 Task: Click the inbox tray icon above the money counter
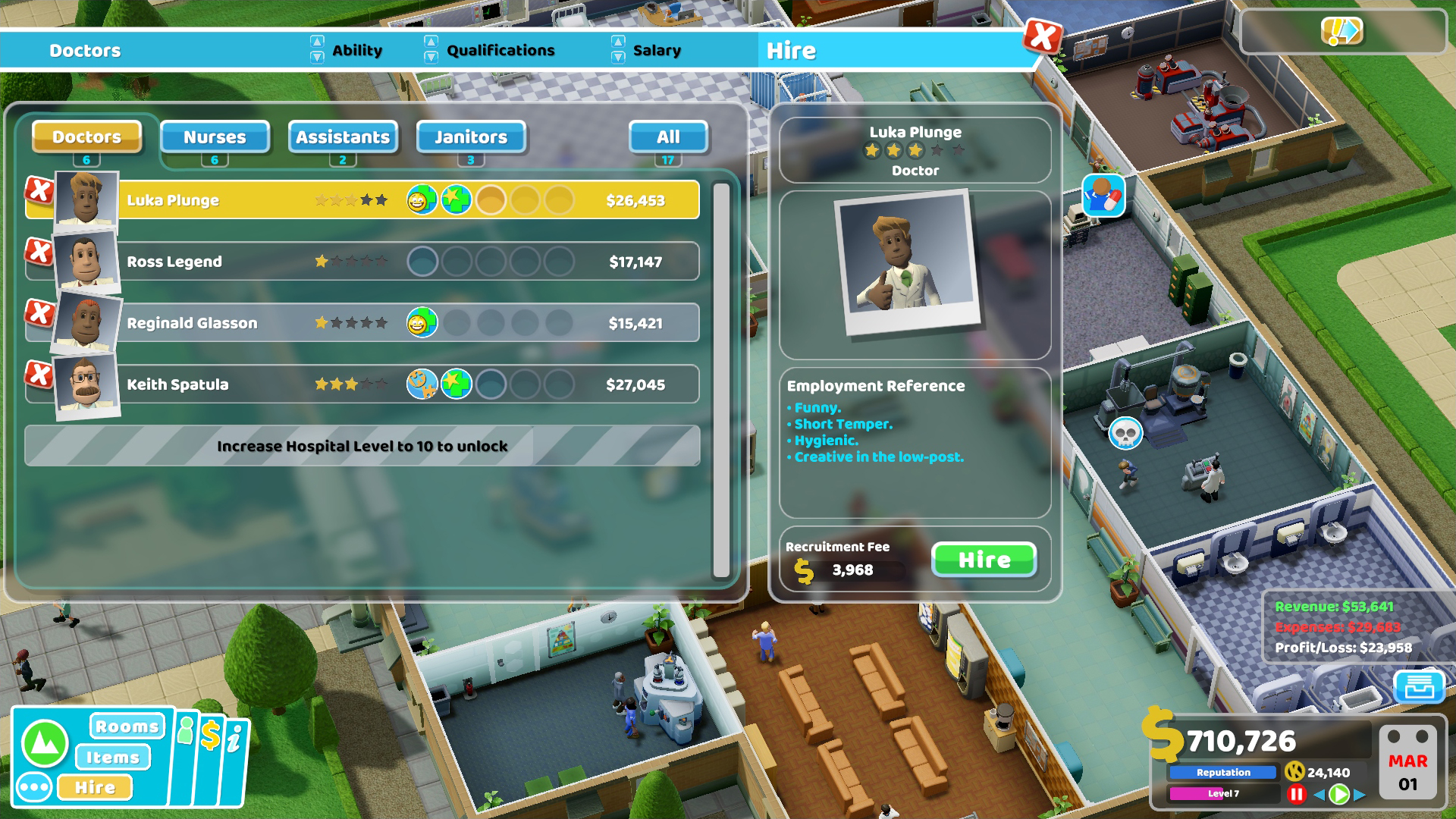coord(1418,687)
